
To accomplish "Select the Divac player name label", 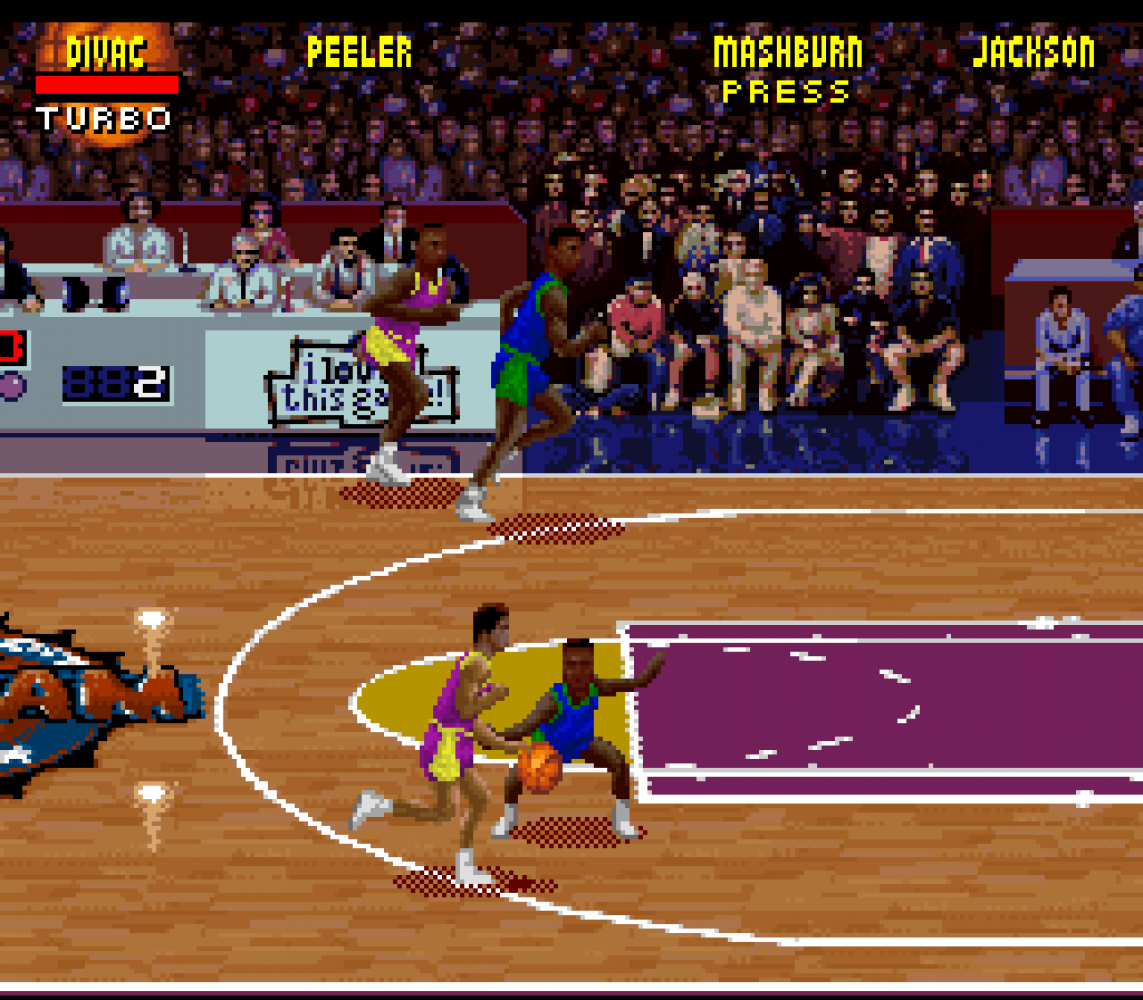I will pyautogui.click(x=106, y=52).
